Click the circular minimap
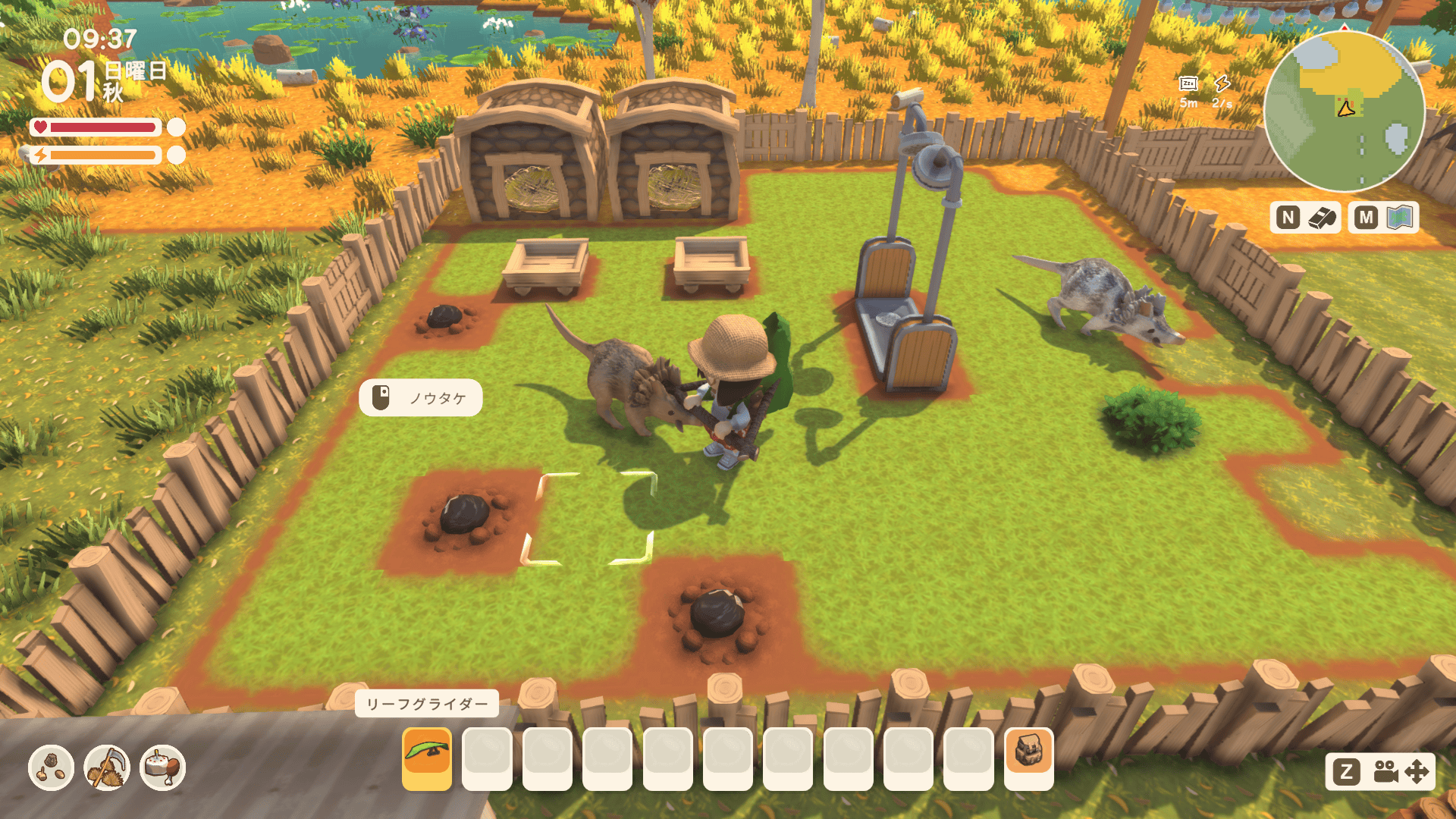The width and height of the screenshot is (1456, 819). pos(1345,111)
